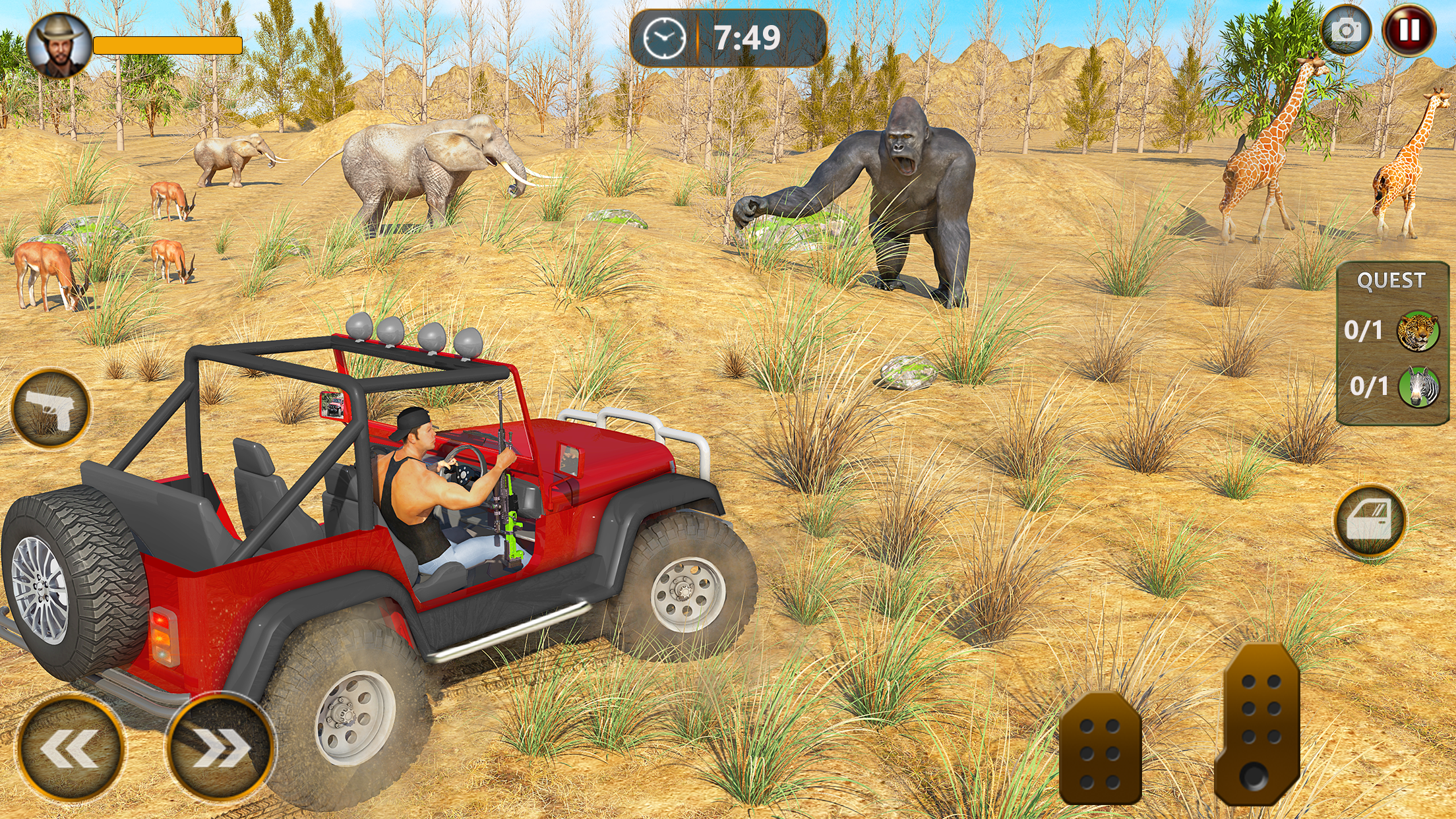Steer left with the double-arrow button
Viewport: 1456px width, 819px height.
70,748
